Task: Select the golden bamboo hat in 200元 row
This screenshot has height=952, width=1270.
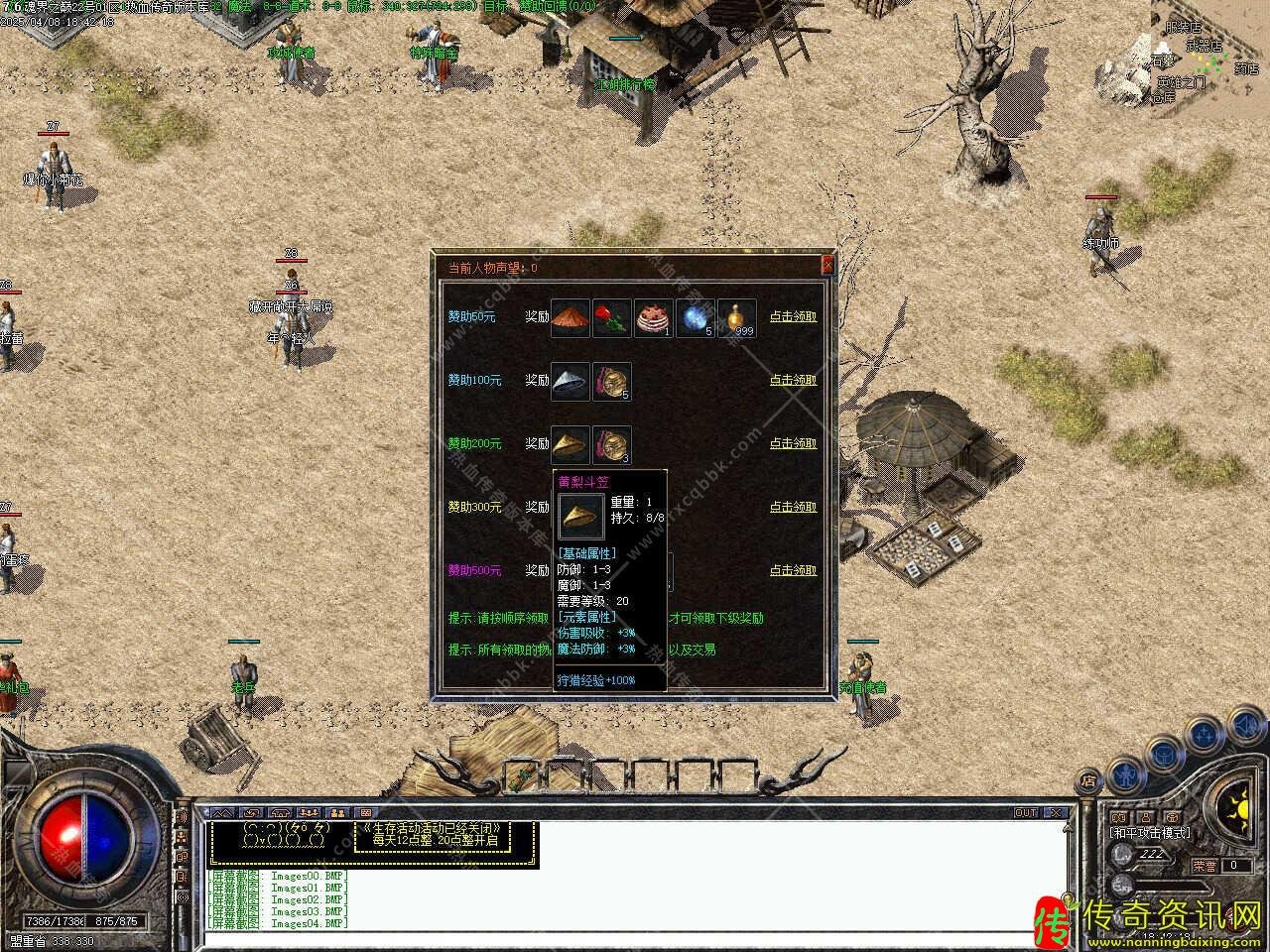Action: click(571, 444)
